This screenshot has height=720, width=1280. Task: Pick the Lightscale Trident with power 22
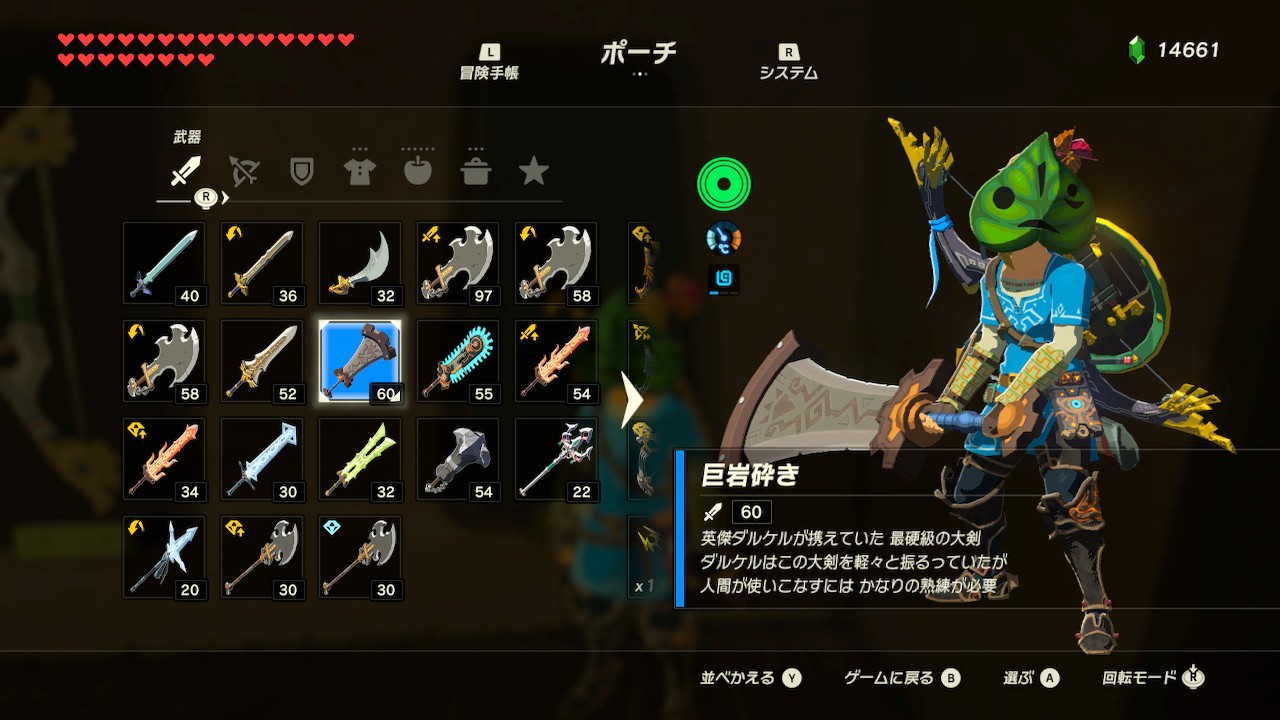point(556,459)
